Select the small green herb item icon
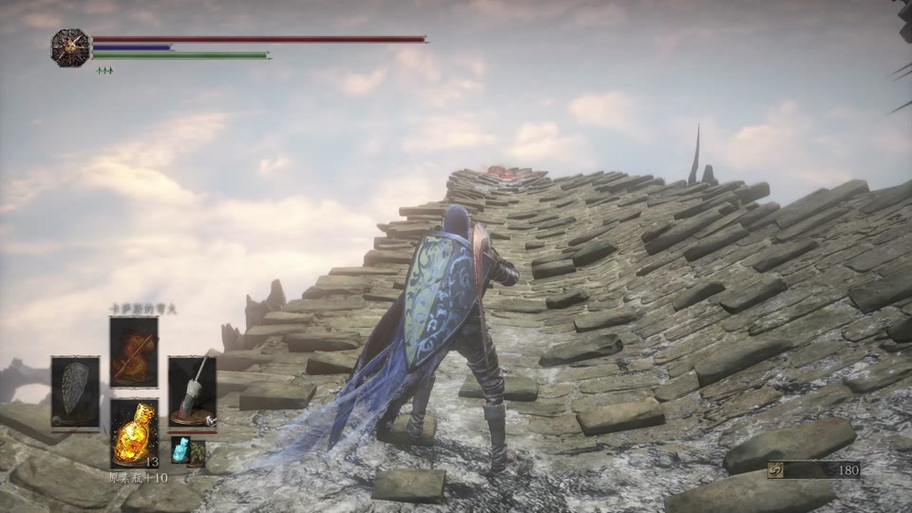The width and height of the screenshot is (912, 513). [x=197, y=454]
